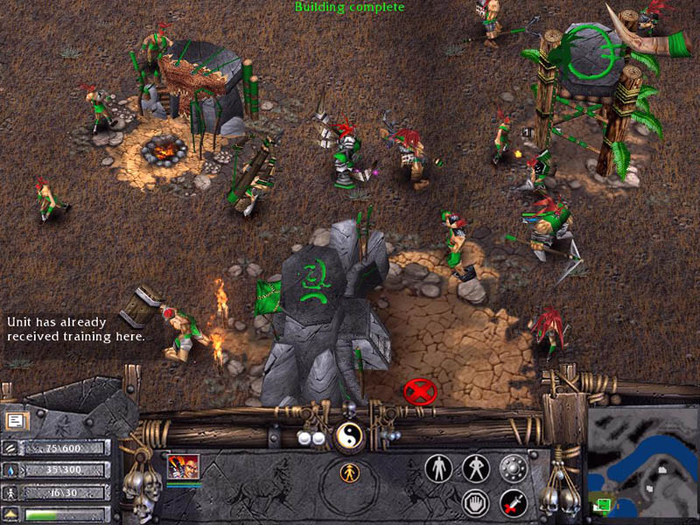Image resolution: width=700 pixels, height=525 pixels.
Task: Activate the red sword attack command
Action: (513, 502)
